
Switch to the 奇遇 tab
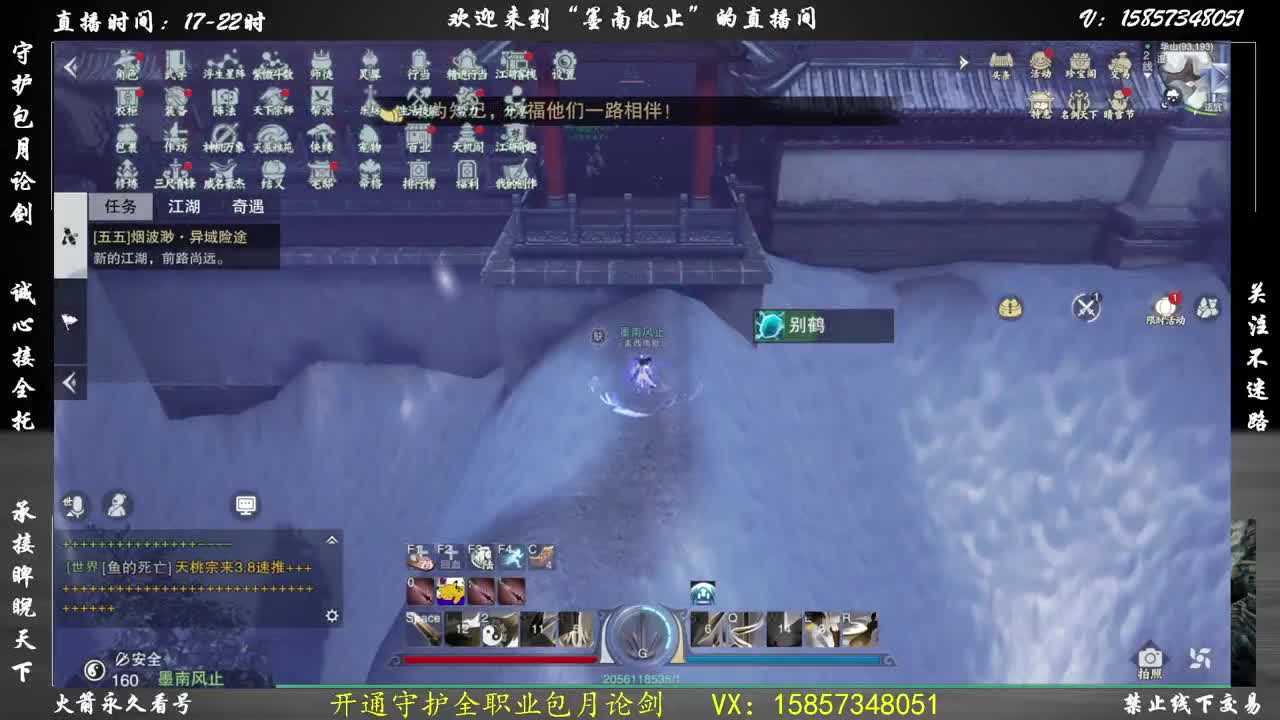[x=247, y=208]
